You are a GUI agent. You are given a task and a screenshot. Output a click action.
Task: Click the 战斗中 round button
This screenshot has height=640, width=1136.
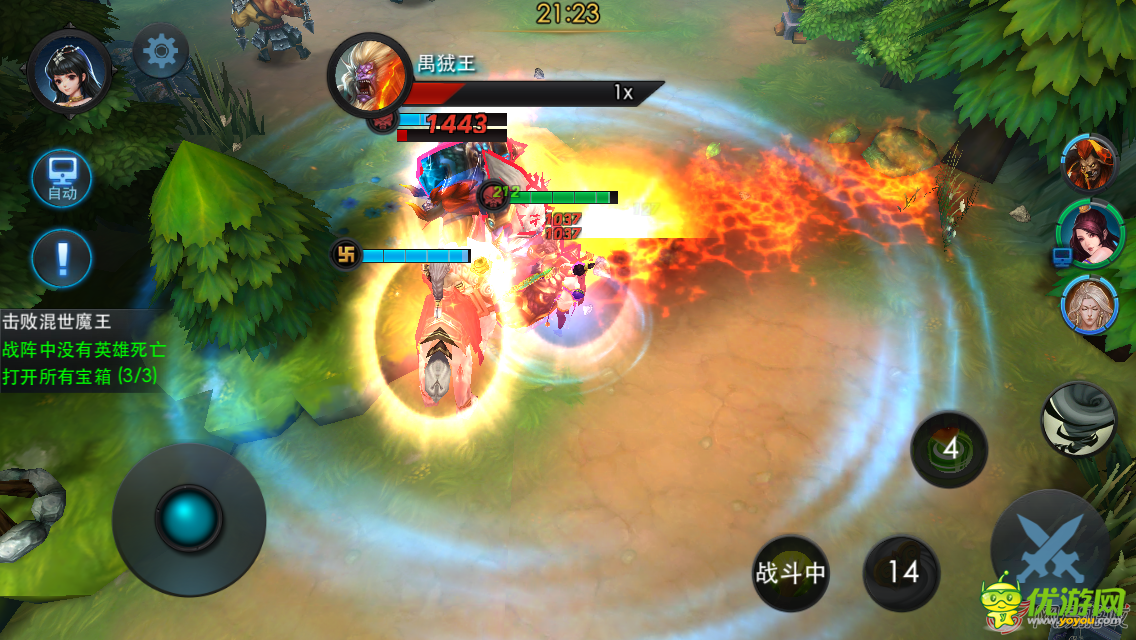[790, 573]
